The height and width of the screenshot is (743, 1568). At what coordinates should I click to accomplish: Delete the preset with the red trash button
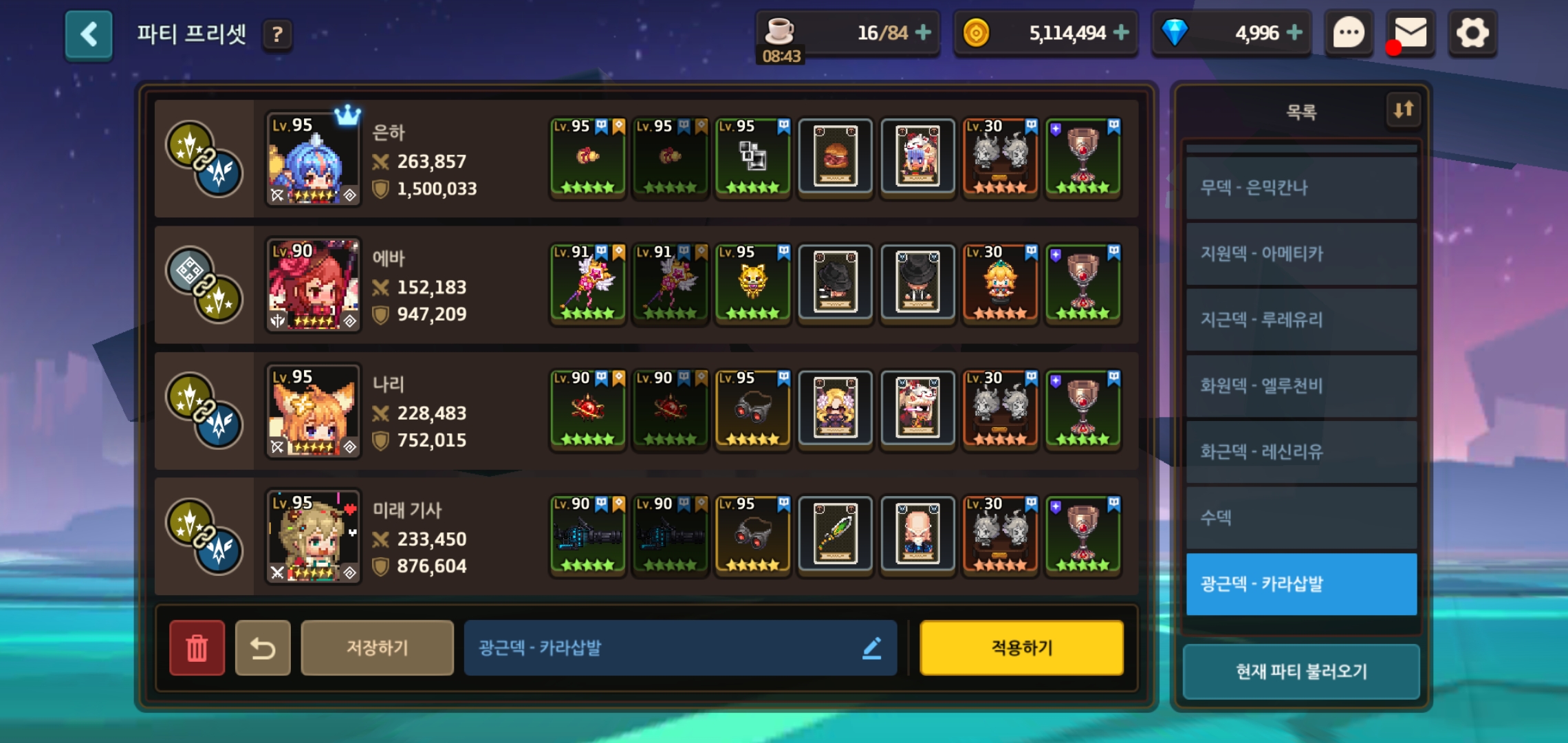(x=197, y=648)
